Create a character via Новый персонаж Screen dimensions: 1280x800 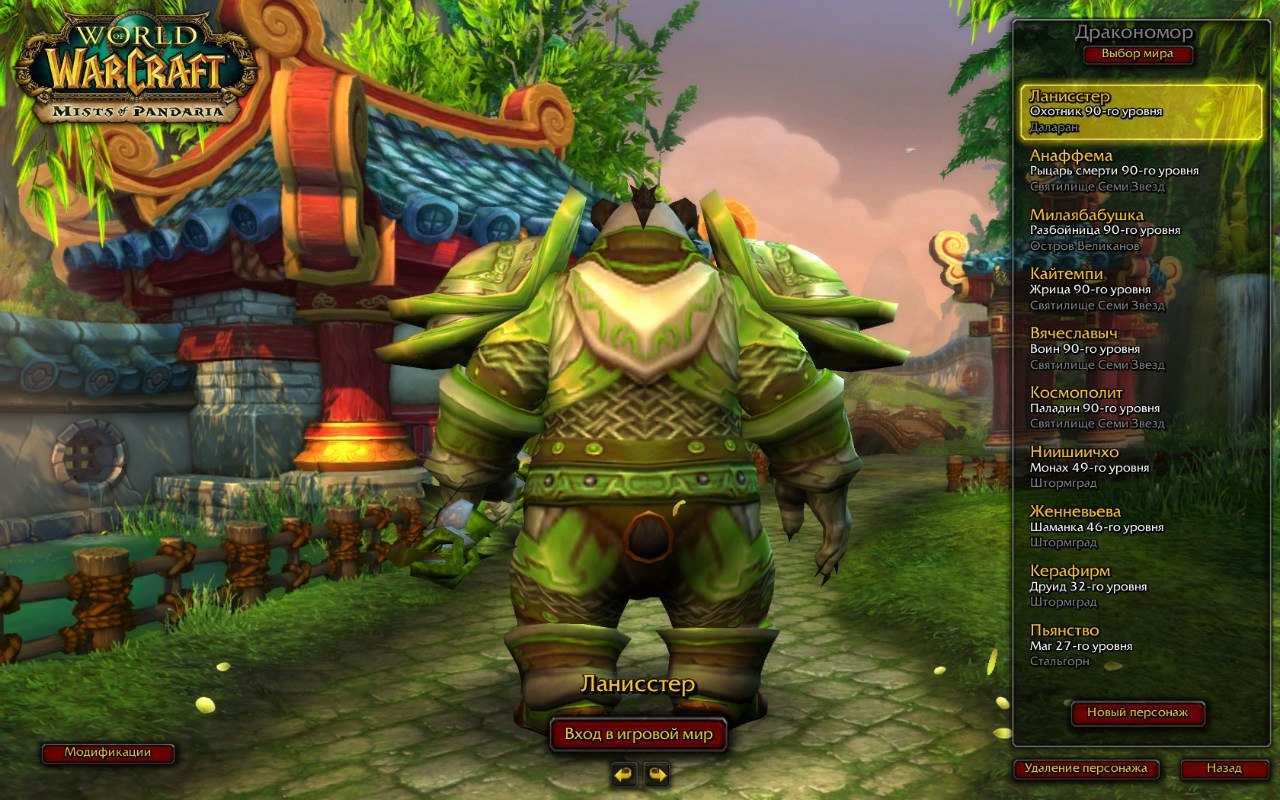point(1138,715)
